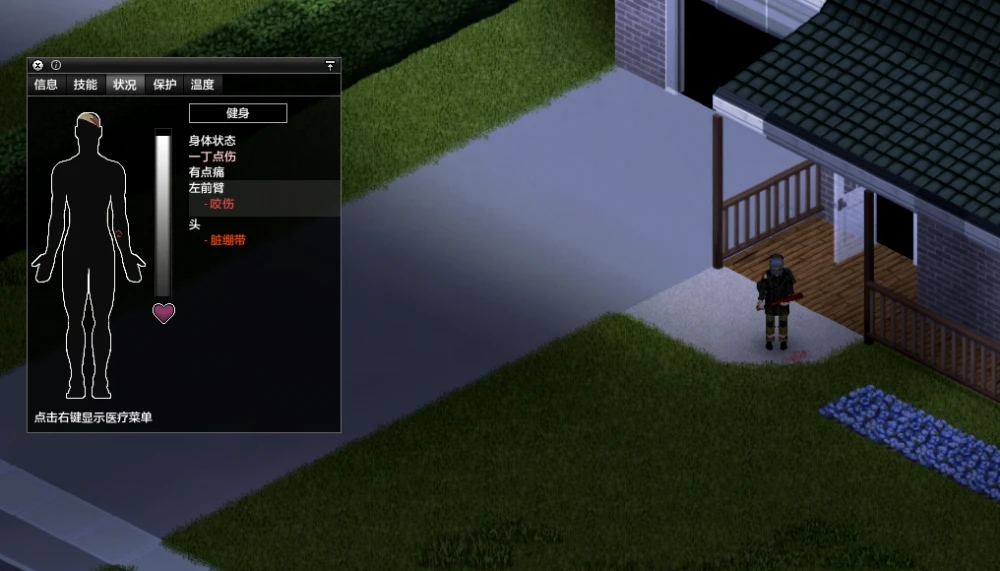Viewport: 1000px width, 571px height.
Task: Select the 状况 health tab
Action: click(x=125, y=85)
